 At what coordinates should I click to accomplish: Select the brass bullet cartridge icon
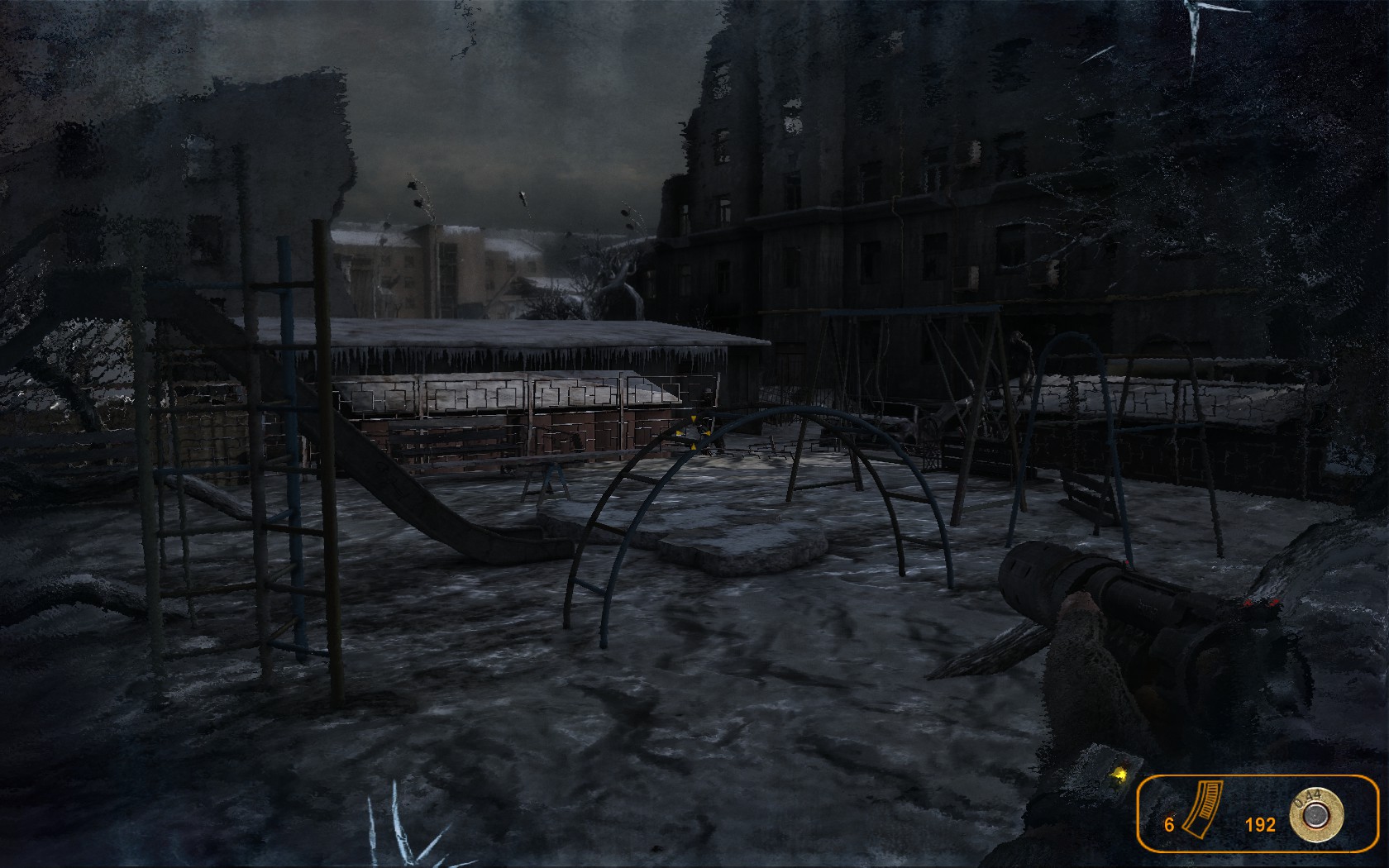[x=1315, y=814]
